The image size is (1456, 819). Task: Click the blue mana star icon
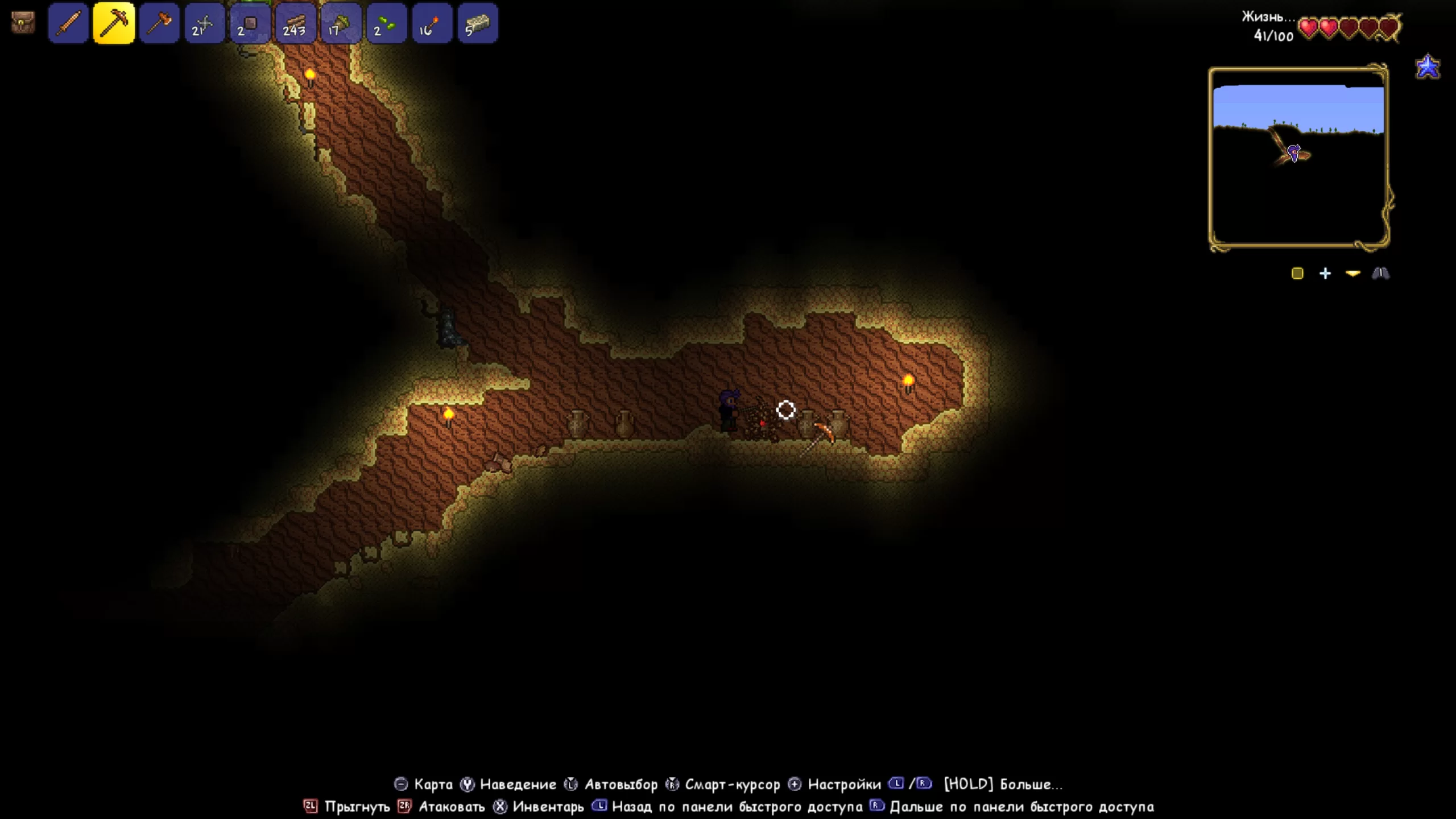point(1428,67)
